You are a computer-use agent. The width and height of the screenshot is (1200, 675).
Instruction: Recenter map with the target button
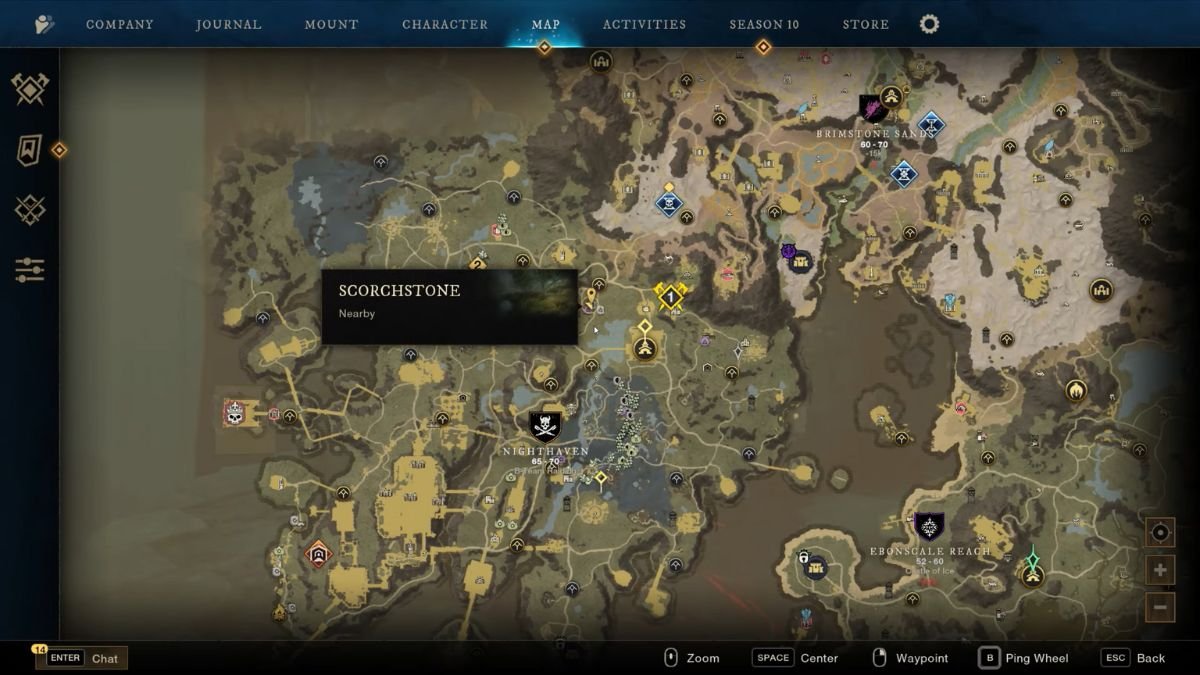point(1160,533)
